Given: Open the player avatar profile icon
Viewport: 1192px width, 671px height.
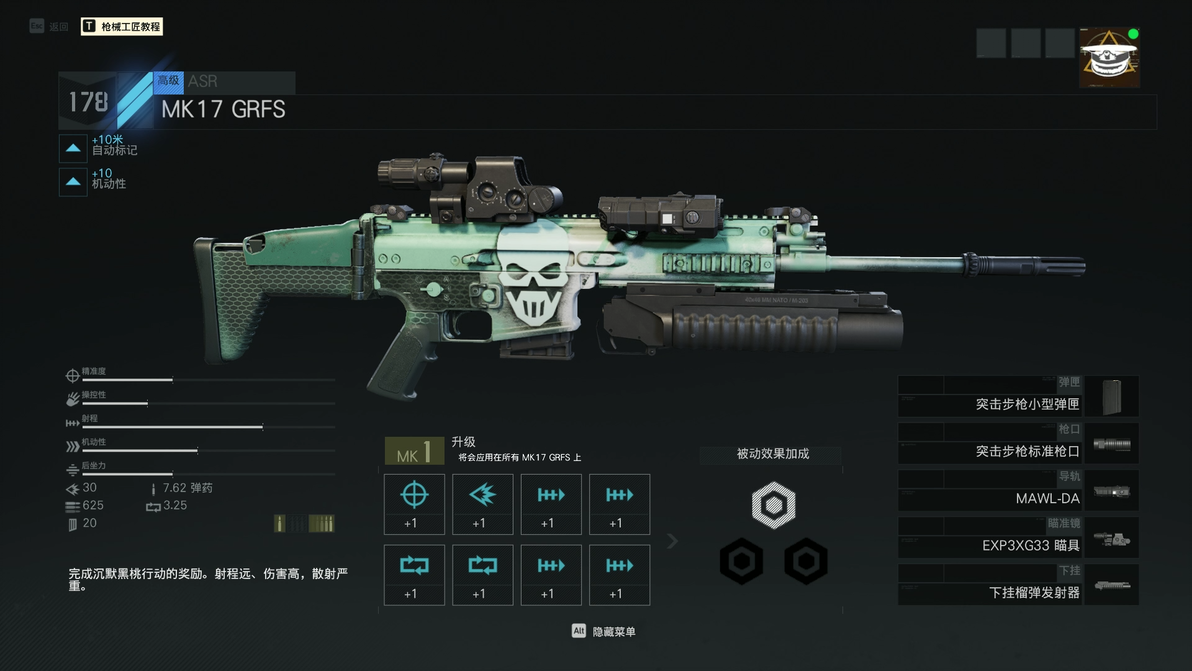Looking at the screenshot, I should click(x=1109, y=57).
